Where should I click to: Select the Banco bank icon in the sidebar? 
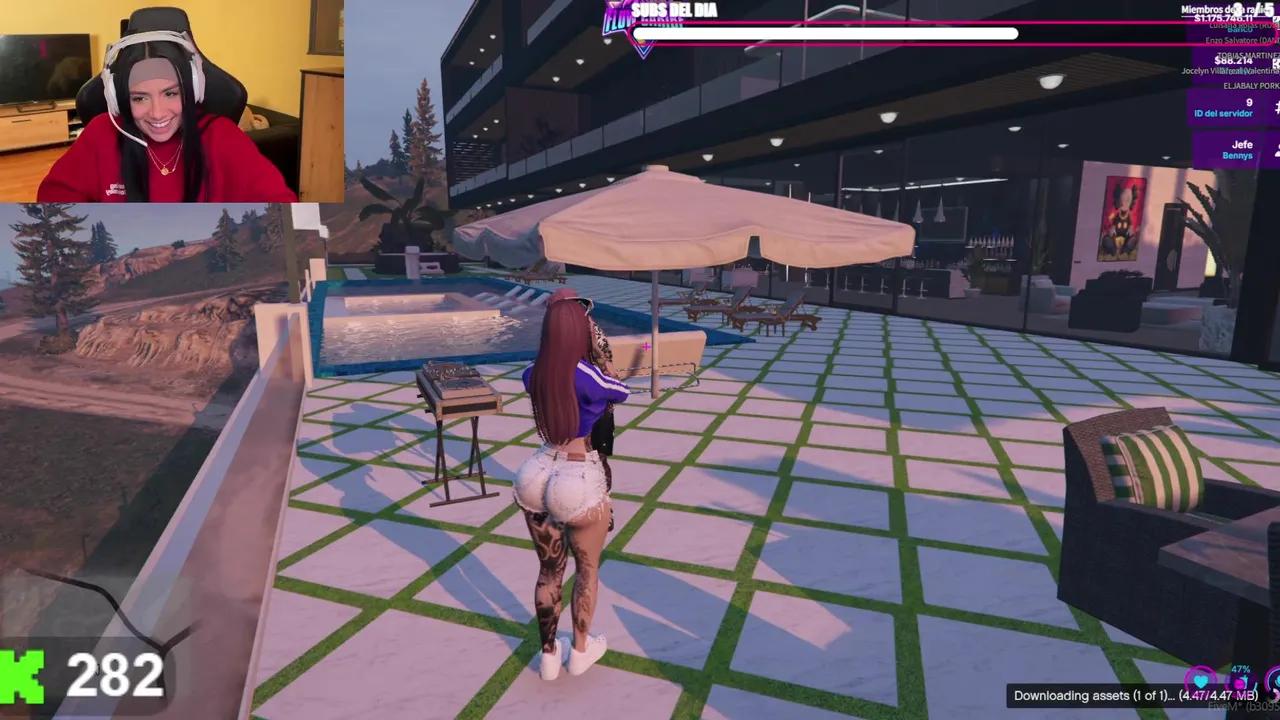[1234, 29]
